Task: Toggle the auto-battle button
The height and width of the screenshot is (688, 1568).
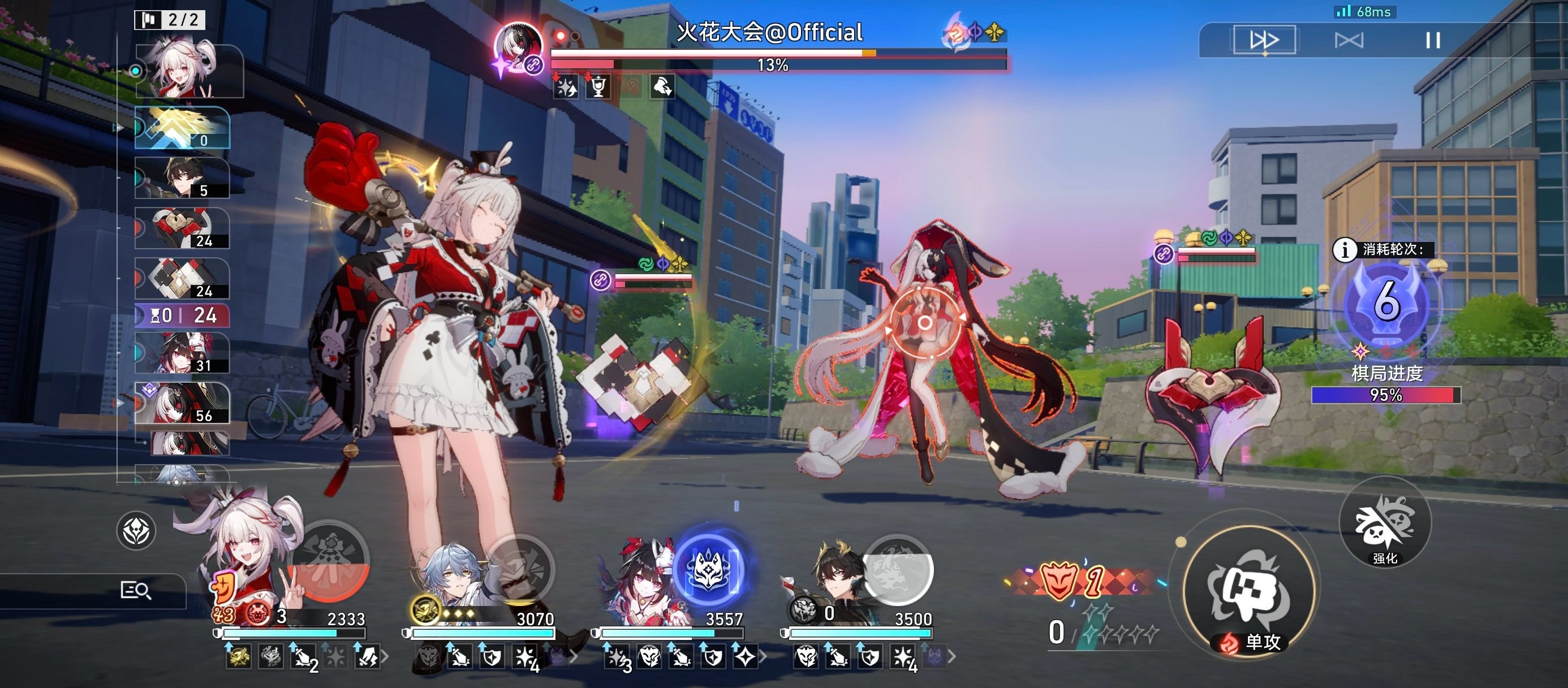Action: point(1349,40)
